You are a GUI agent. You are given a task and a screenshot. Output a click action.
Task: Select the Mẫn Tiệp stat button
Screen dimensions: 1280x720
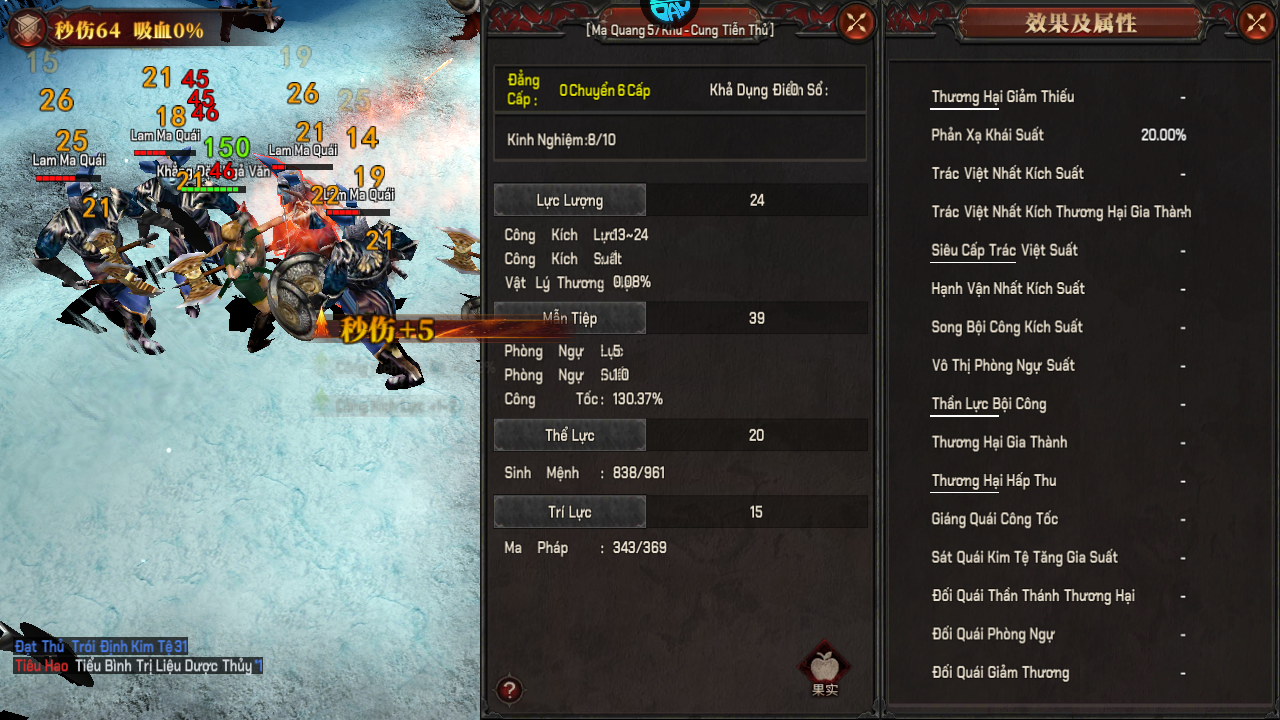coord(570,318)
